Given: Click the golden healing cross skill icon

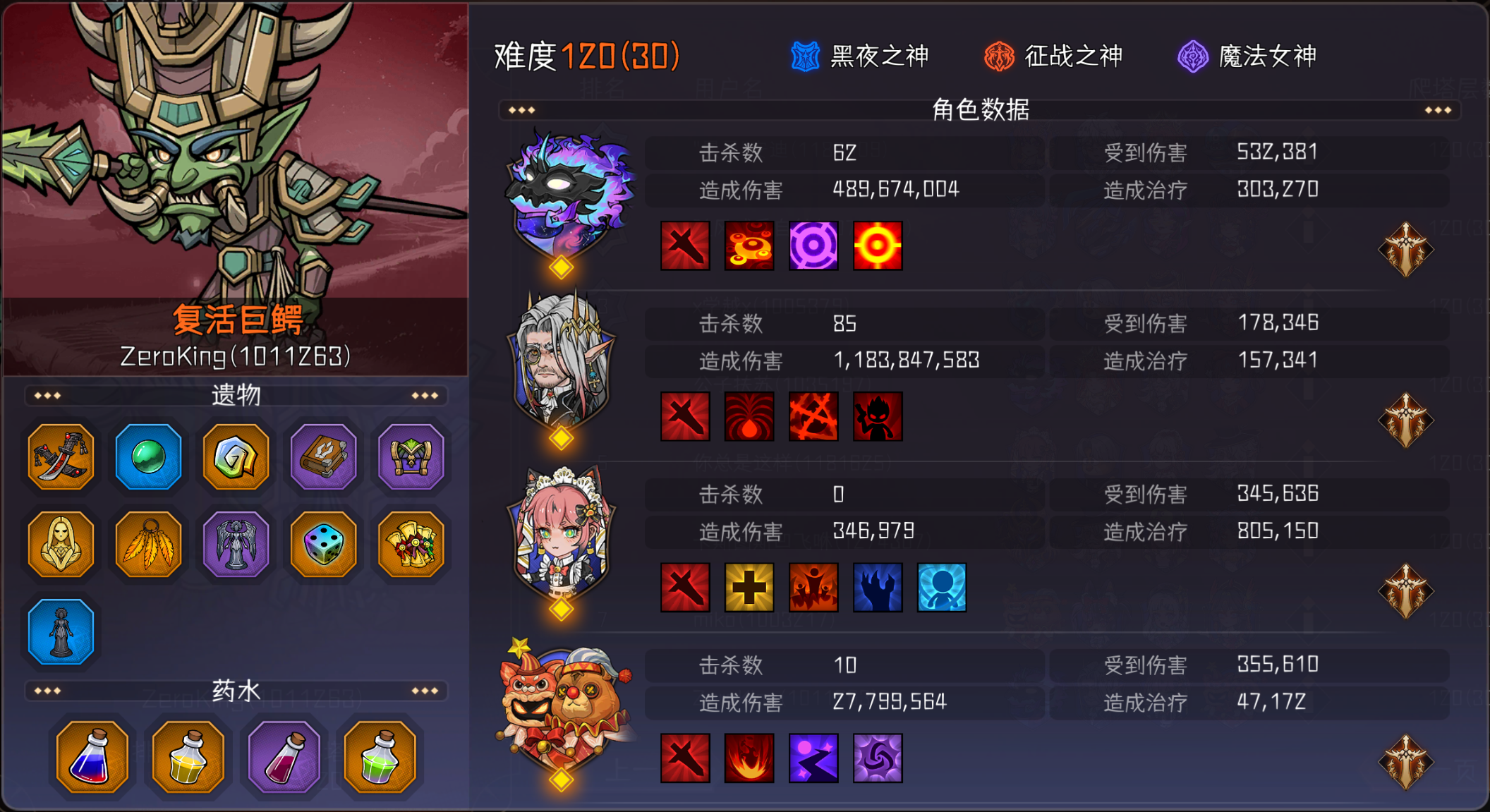Looking at the screenshot, I should [x=749, y=588].
